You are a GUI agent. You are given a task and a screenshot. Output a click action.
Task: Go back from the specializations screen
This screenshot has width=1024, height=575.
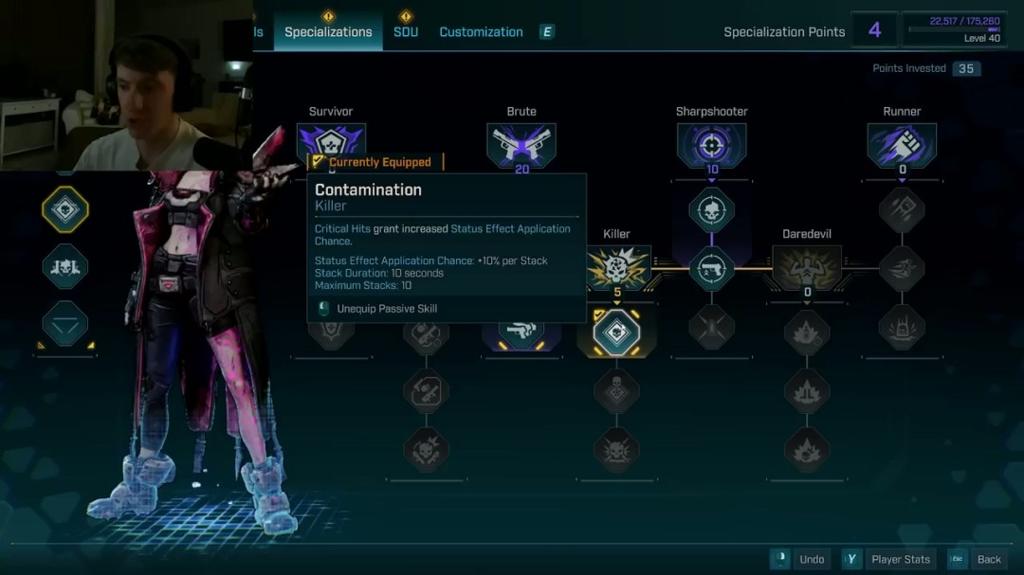[x=977, y=559]
